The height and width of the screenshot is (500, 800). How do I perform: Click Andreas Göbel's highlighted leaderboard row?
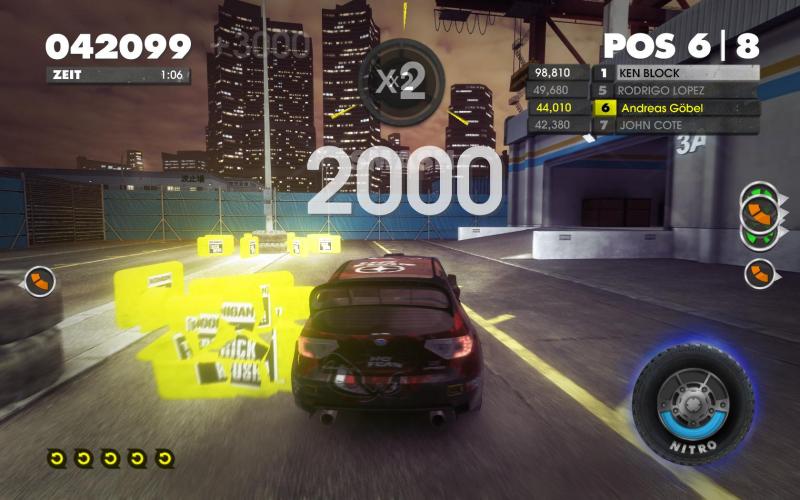[675, 107]
